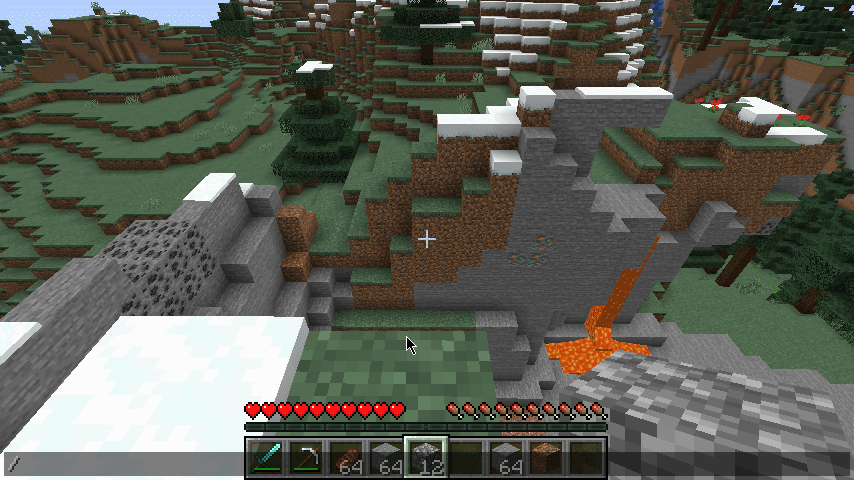Pick the brown item stack beside the pickaxe
The image size is (854, 480).
pyautogui.click(x=345, y=458)
